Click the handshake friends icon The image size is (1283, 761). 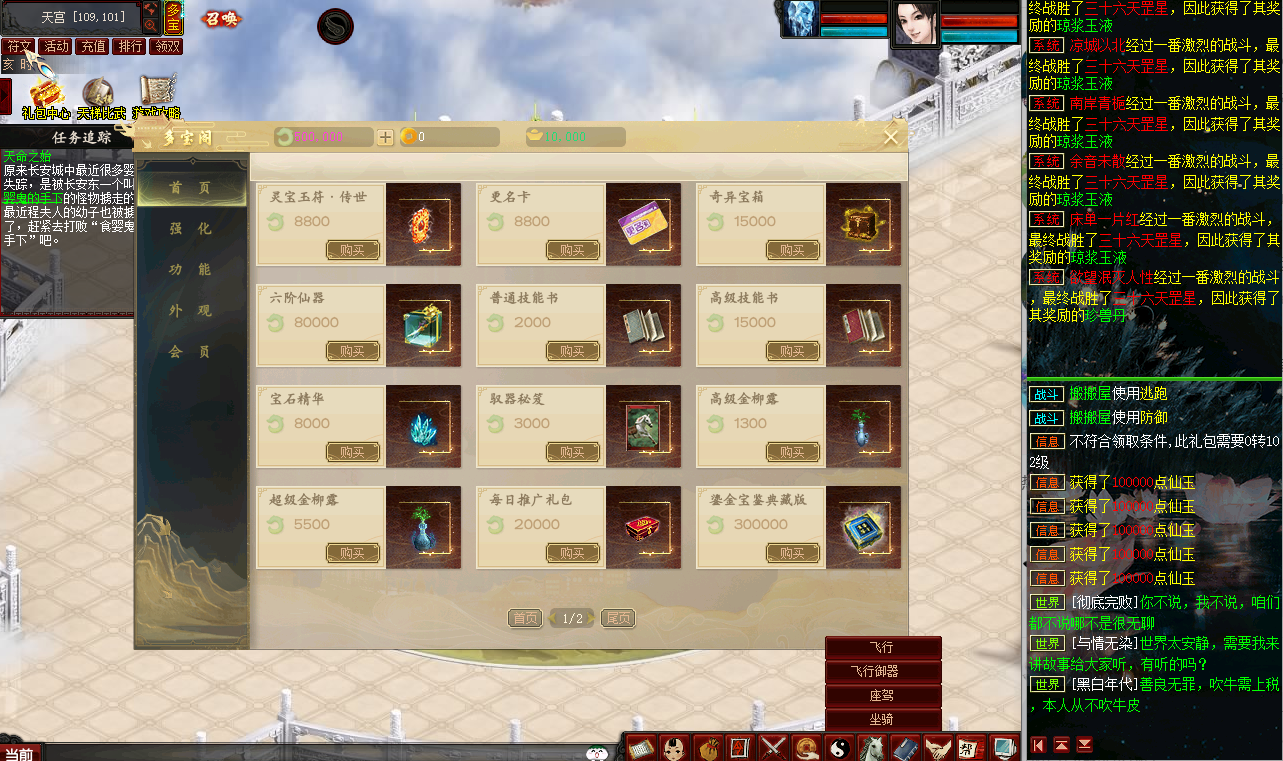[938, 747]
